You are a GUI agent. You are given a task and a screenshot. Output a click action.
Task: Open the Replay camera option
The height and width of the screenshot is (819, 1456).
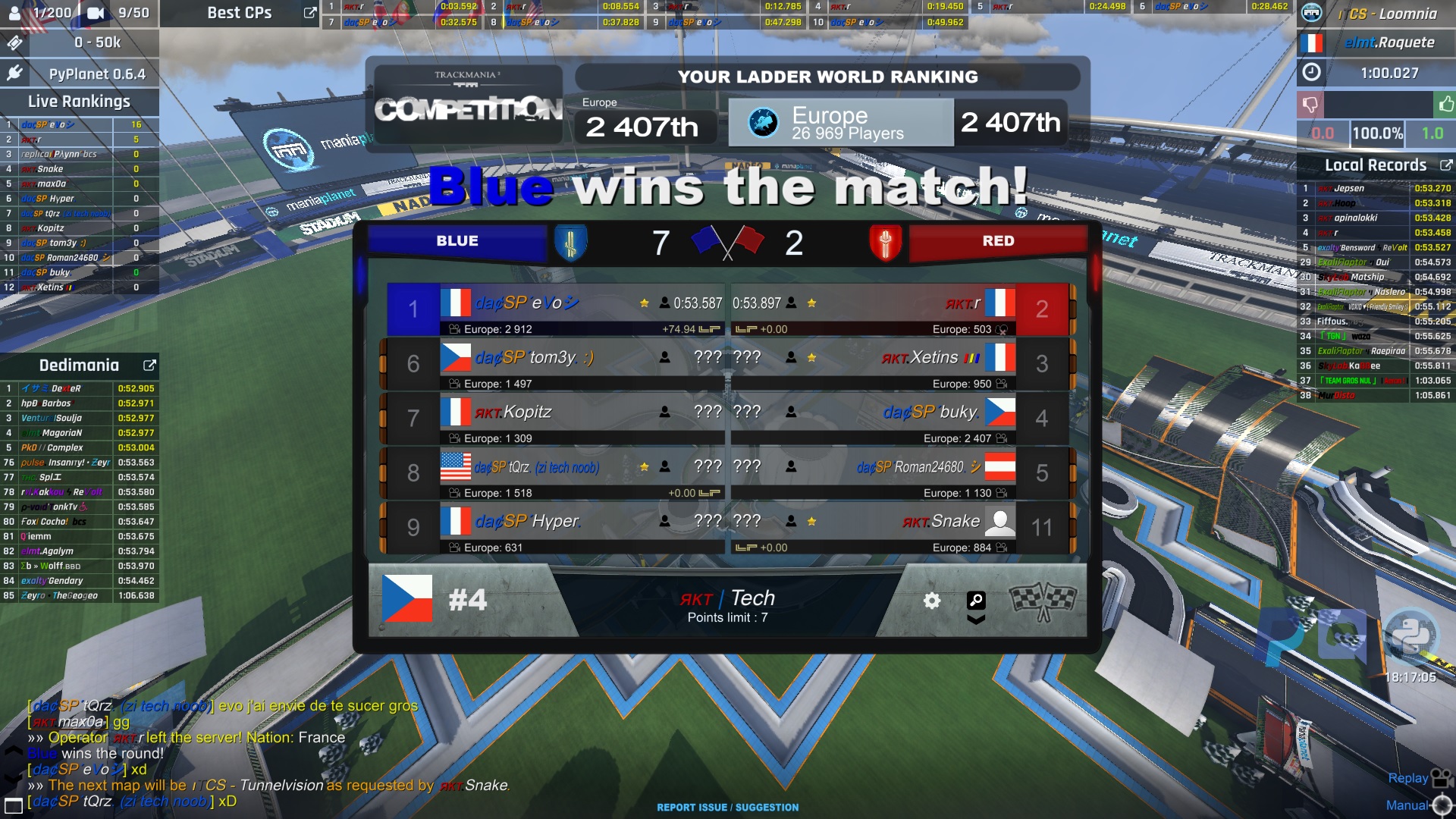click(1419, 778)
